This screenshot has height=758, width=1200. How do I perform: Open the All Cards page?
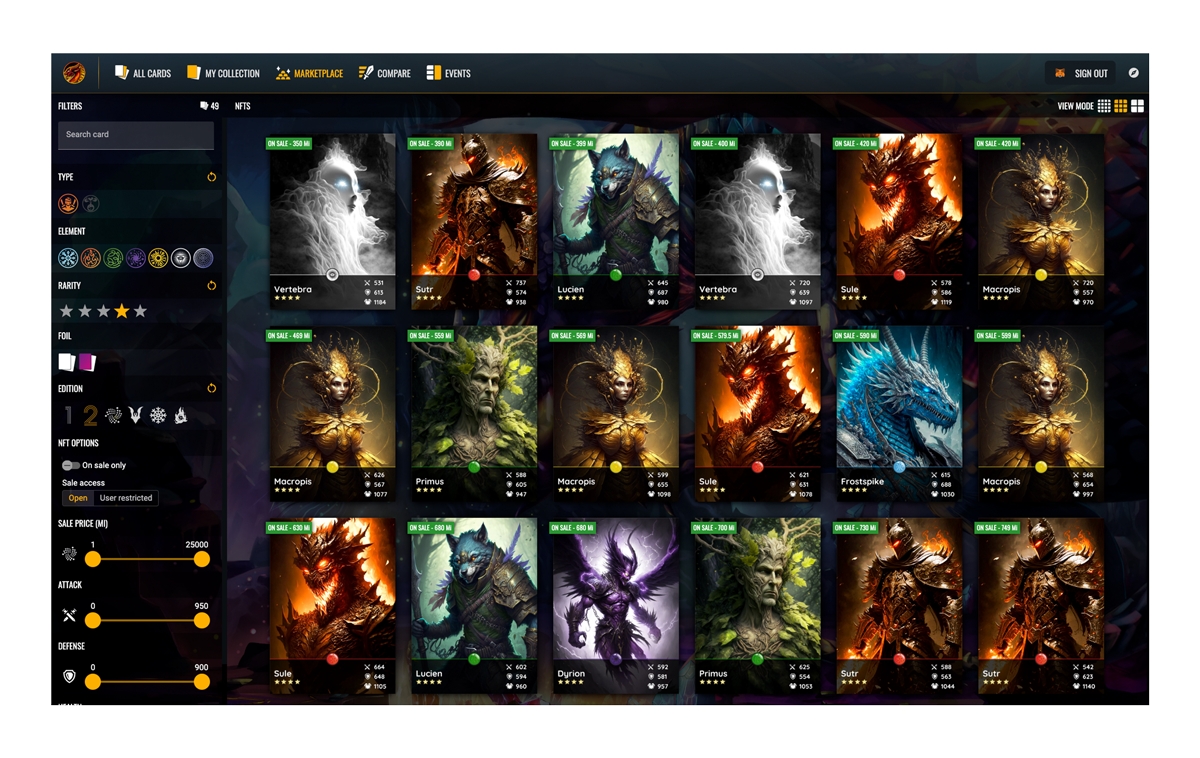point(143,73)
